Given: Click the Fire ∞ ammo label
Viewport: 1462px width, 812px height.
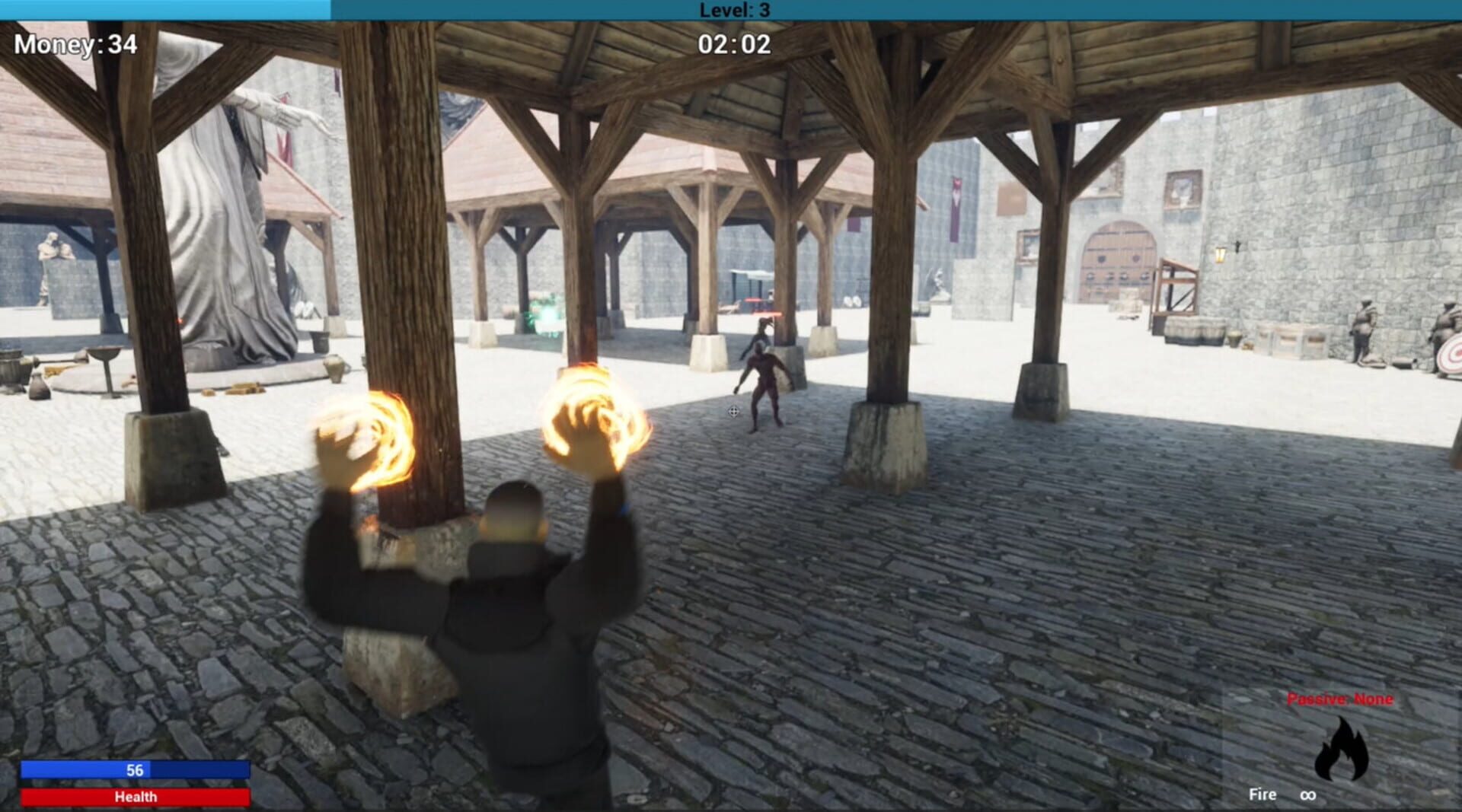Looking at the screenshot, I should pyautogui.click(x=1283, y=794).
